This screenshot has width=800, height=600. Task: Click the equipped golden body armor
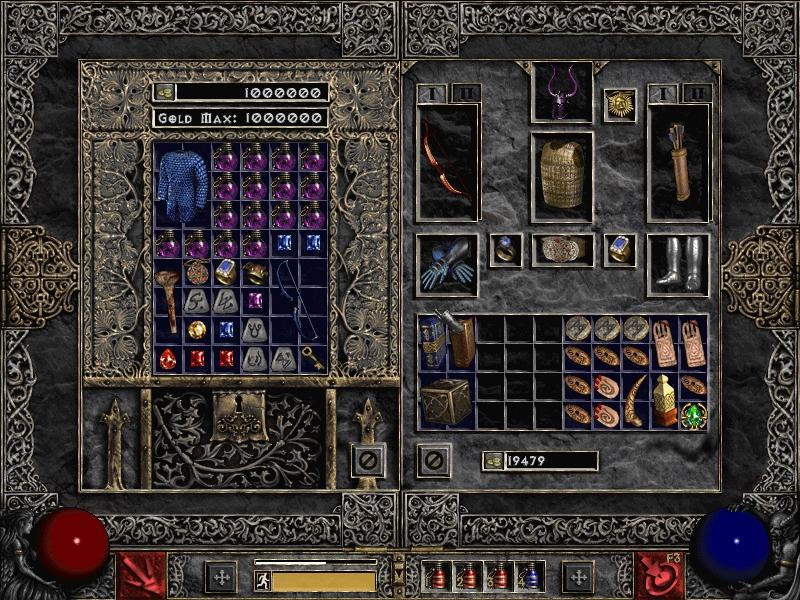click(561, 174)
